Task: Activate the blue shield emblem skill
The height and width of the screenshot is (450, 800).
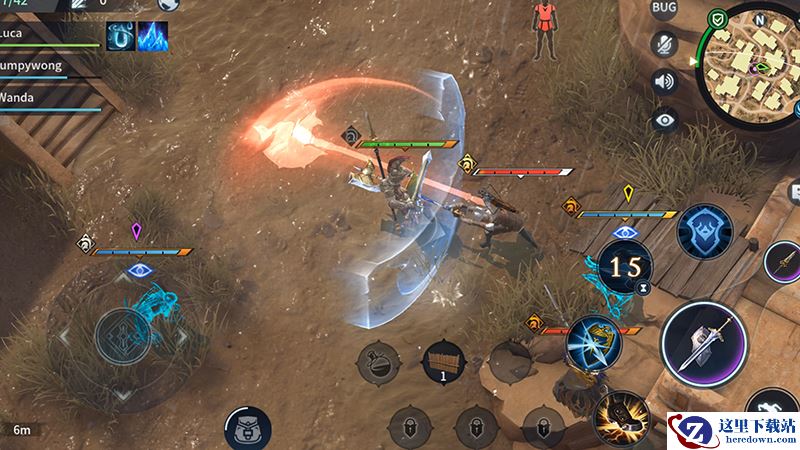Action: tap(704, 232)
